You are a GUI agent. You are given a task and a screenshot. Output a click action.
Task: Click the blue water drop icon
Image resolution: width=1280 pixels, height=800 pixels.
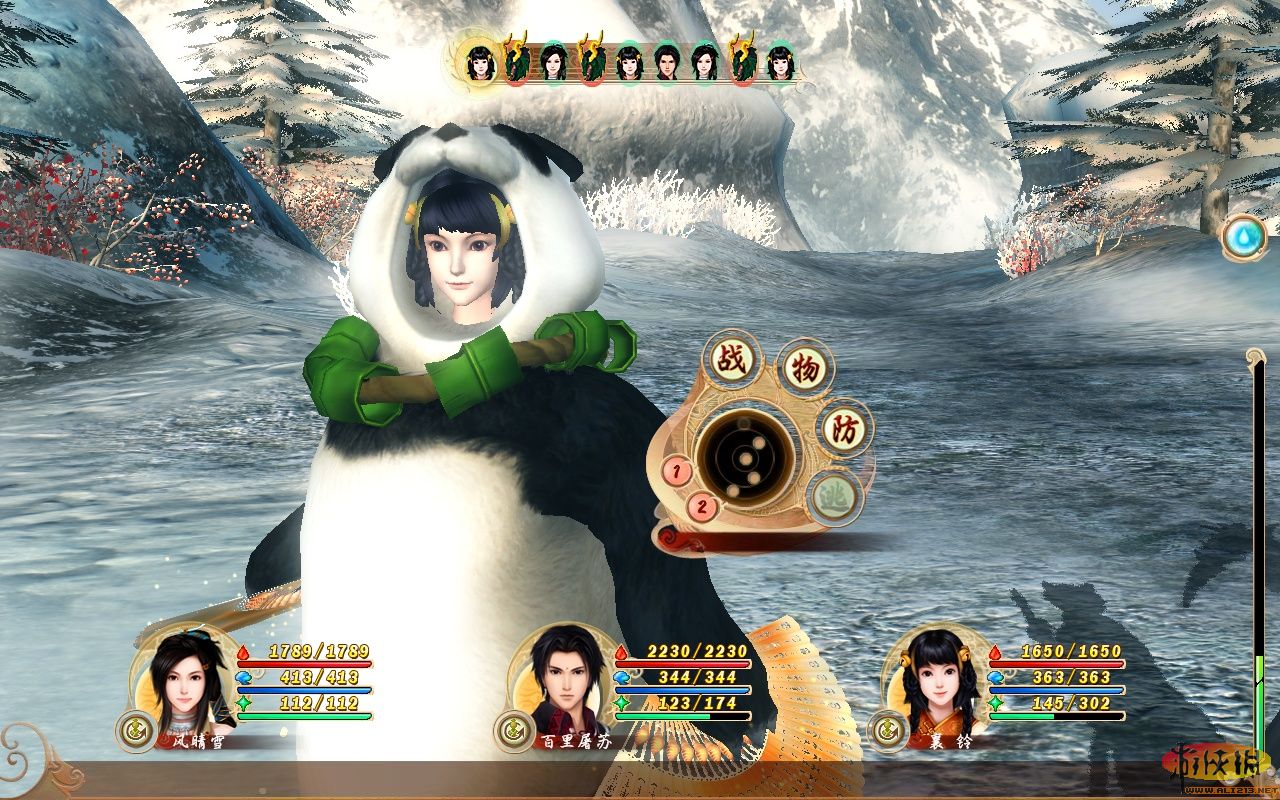(x=1244, y=237)
